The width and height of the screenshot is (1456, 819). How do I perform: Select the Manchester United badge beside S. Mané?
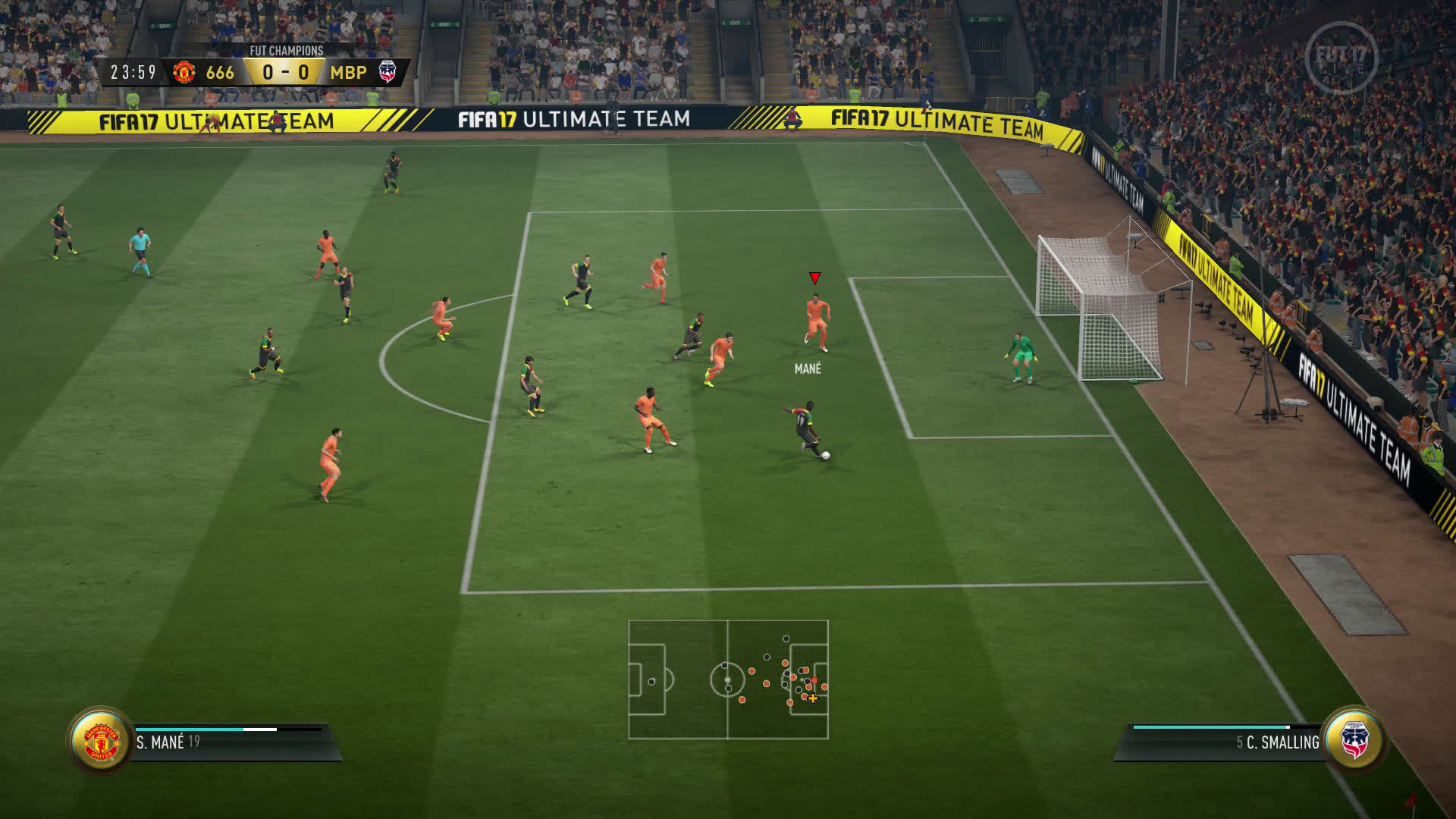pos(101,741)
